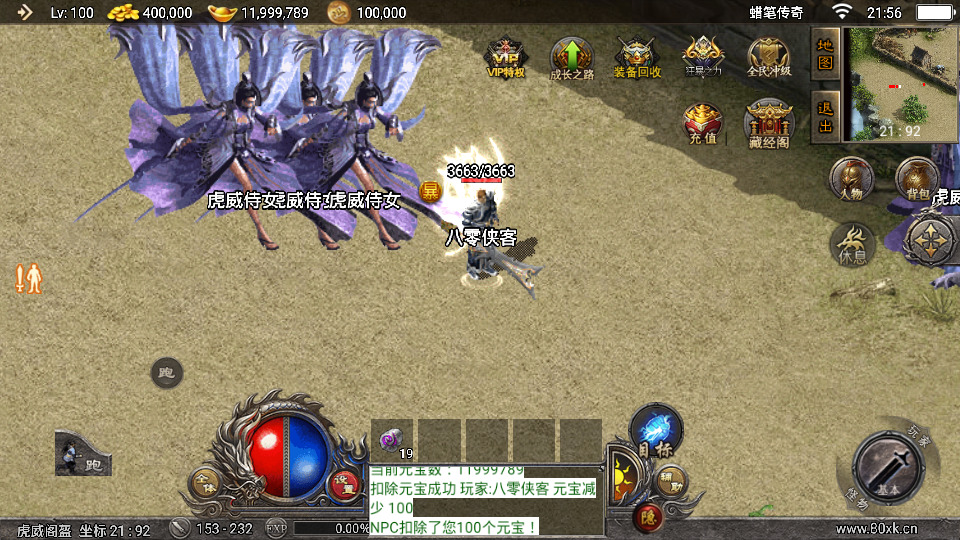
Task: Click the red 隐 hide button
Action: click(x=646, y=516)
